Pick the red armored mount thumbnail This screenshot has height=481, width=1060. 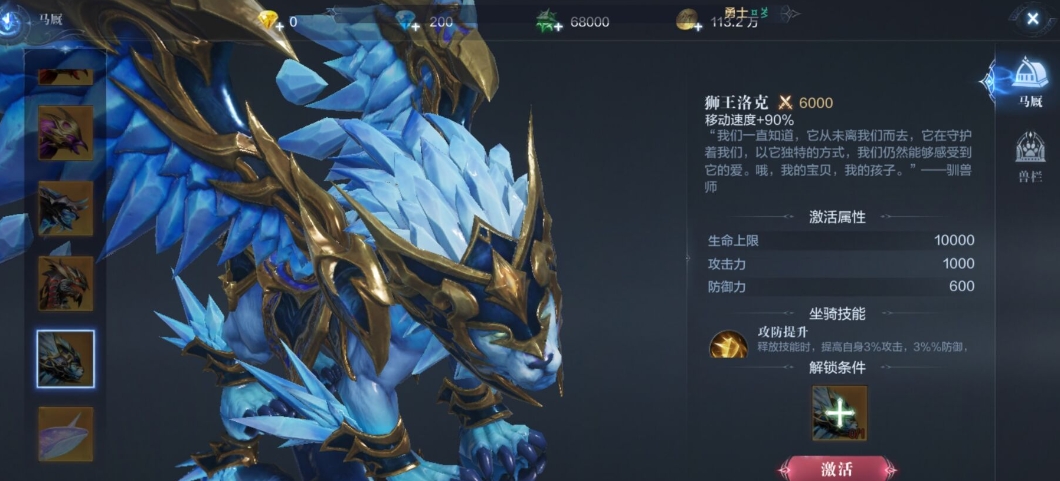tap(66, 283)
